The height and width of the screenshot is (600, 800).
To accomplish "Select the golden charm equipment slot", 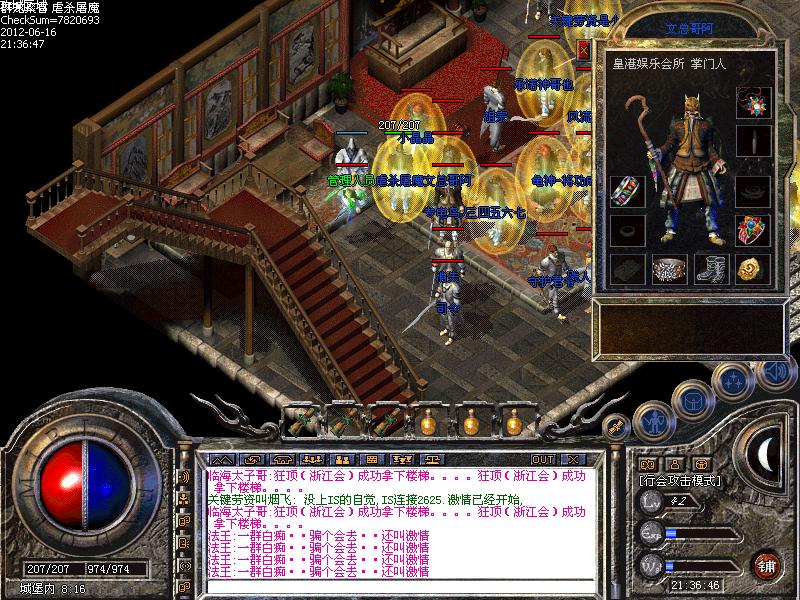I will pos(752,268).
